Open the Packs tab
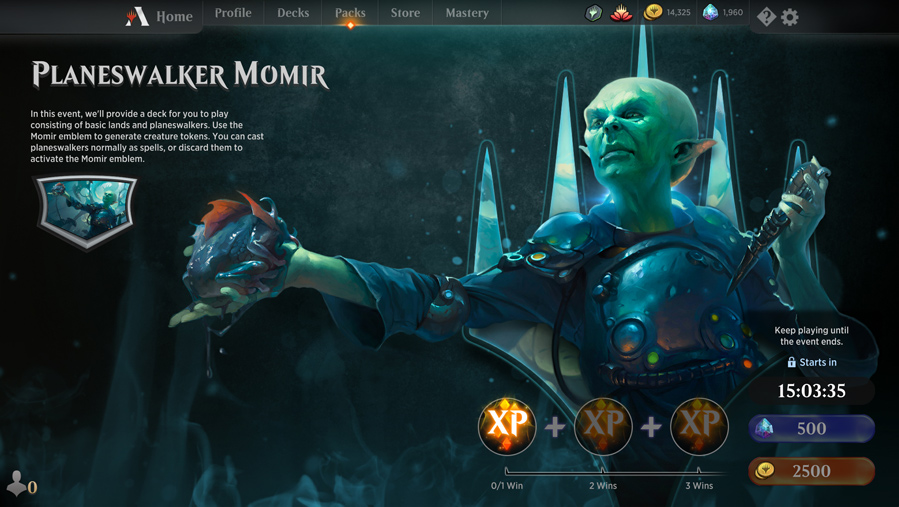This screenshot has width=899, height=507. coord(350,13)
